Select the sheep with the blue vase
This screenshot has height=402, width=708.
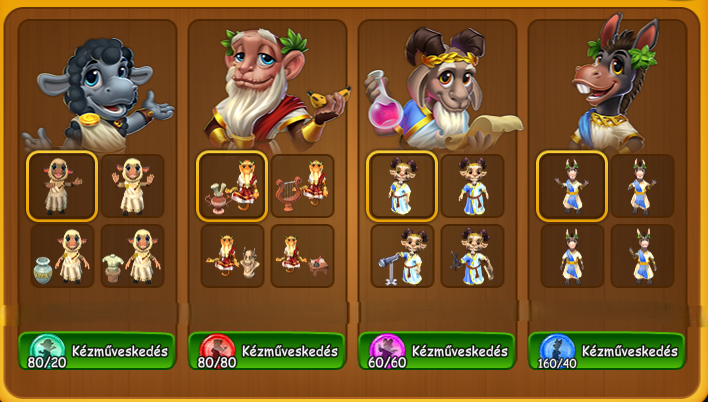tap(62, 256)
